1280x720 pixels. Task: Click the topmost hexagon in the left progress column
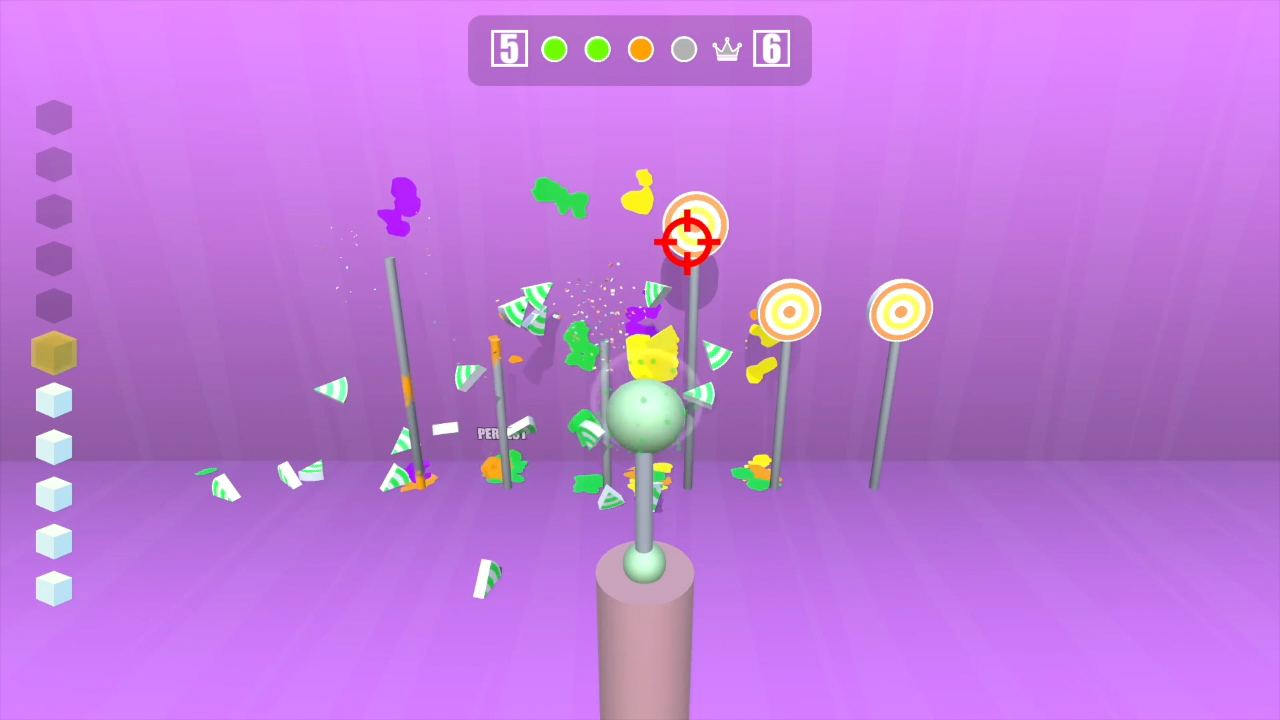[x=53, y=117]
